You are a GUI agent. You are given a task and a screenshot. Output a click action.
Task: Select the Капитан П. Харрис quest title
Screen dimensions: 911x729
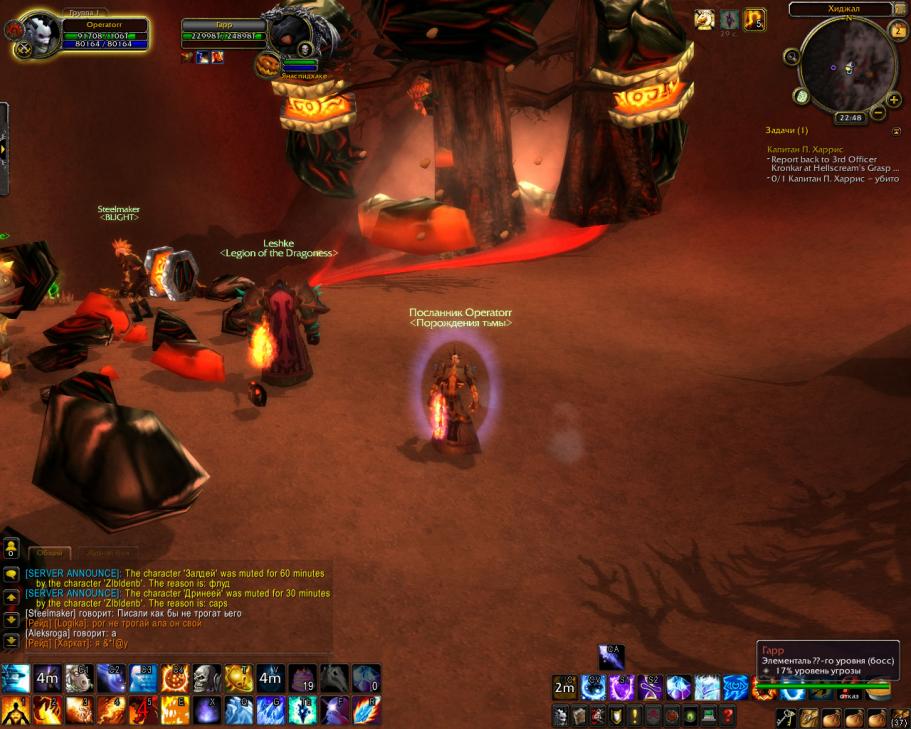(805, 149)
